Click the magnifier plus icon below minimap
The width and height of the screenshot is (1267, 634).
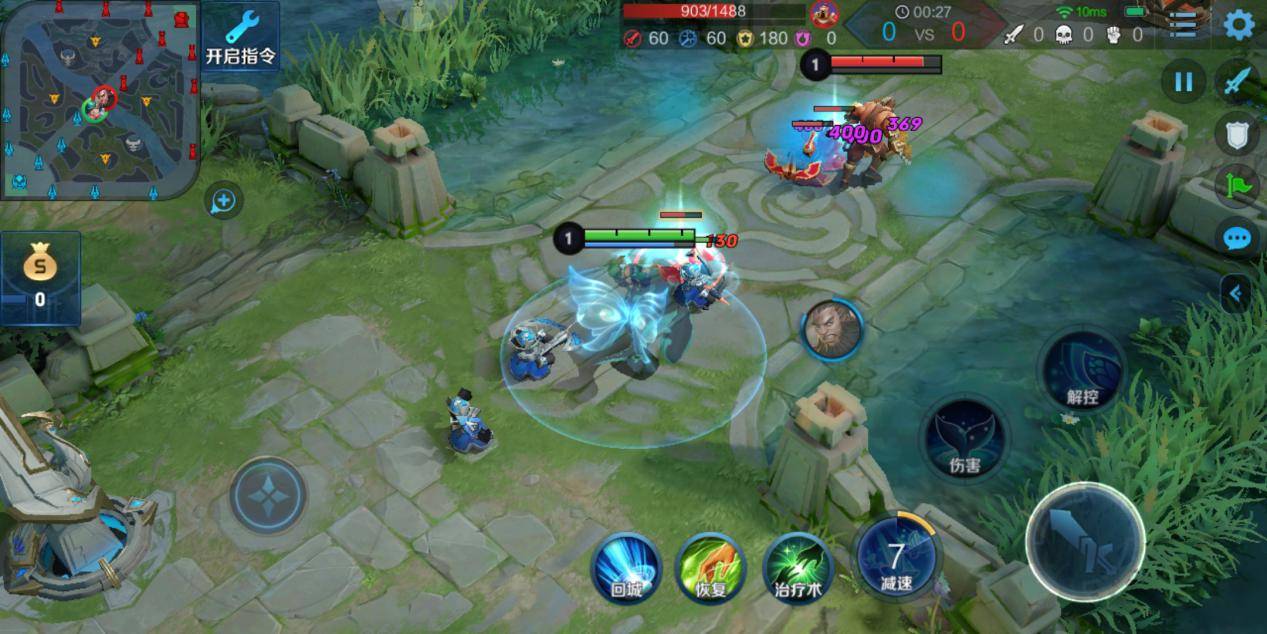[223, 201]
